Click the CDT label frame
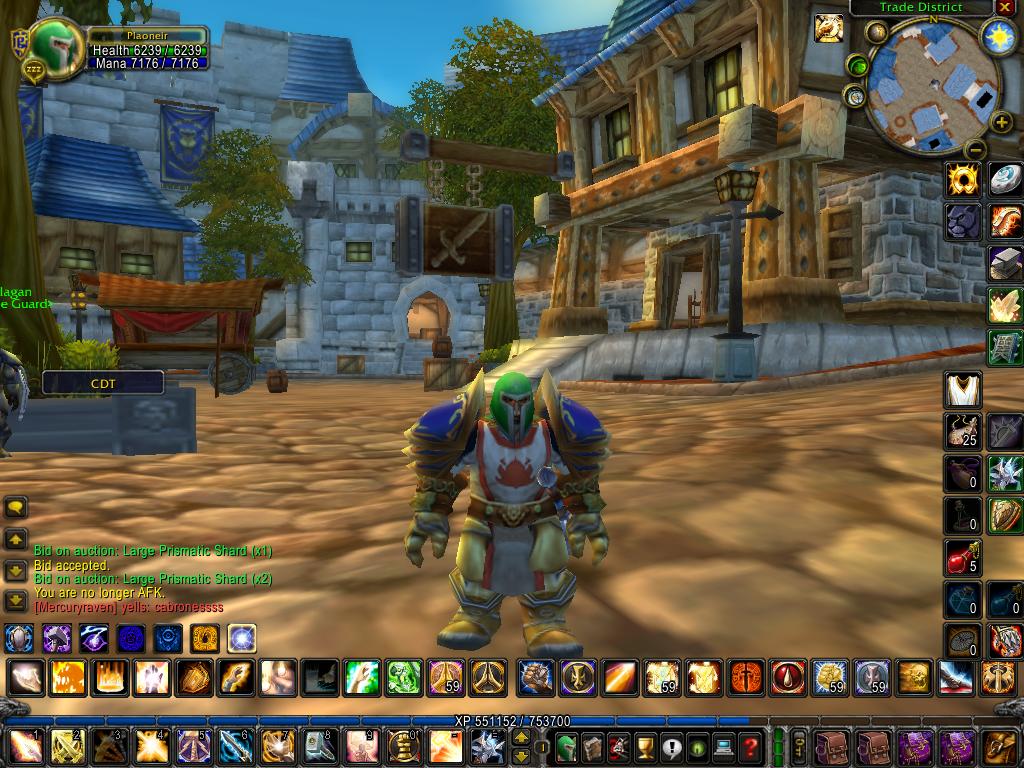1024x768 pixels. pos(103,382)
